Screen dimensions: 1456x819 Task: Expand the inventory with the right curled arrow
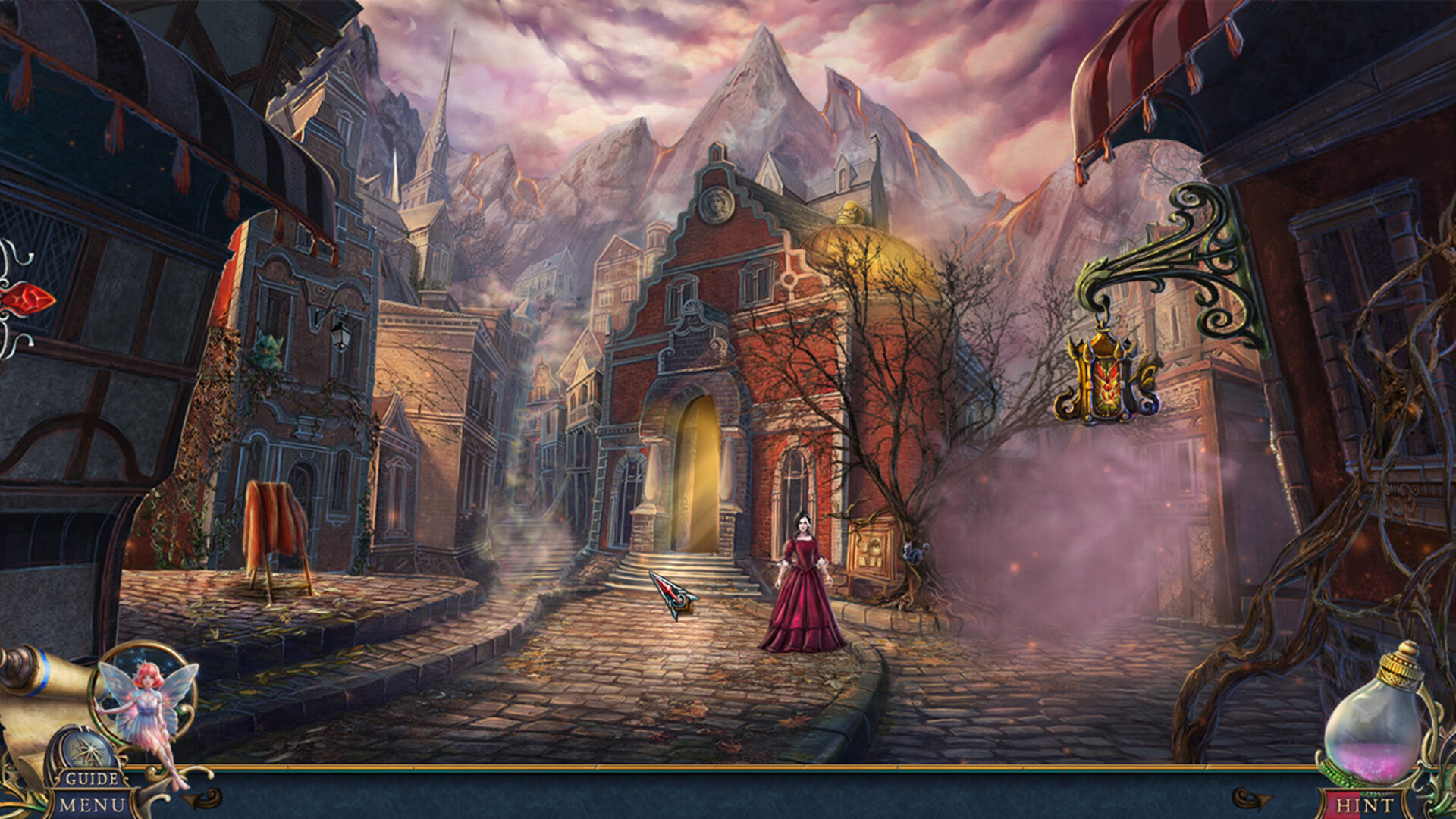(x=1252, y=799)
